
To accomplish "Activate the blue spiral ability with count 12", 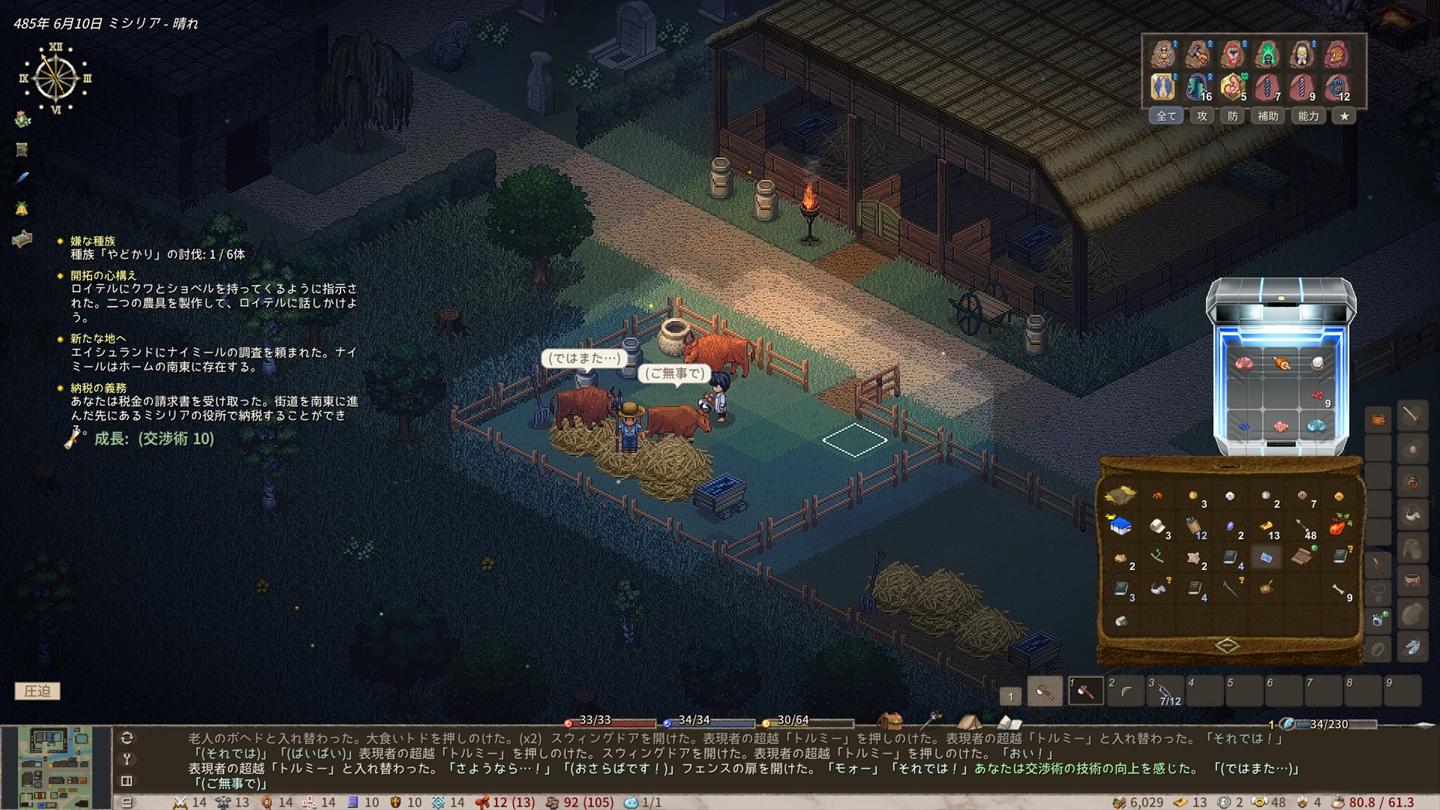I will point(1336,88).
